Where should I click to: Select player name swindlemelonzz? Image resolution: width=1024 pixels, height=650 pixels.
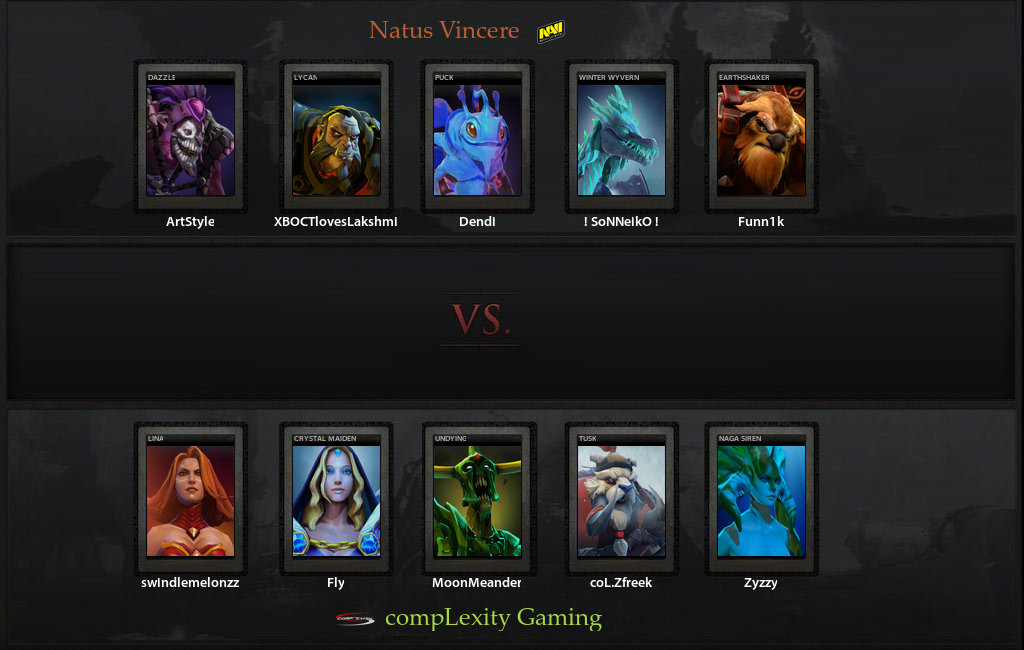(190, 582)
